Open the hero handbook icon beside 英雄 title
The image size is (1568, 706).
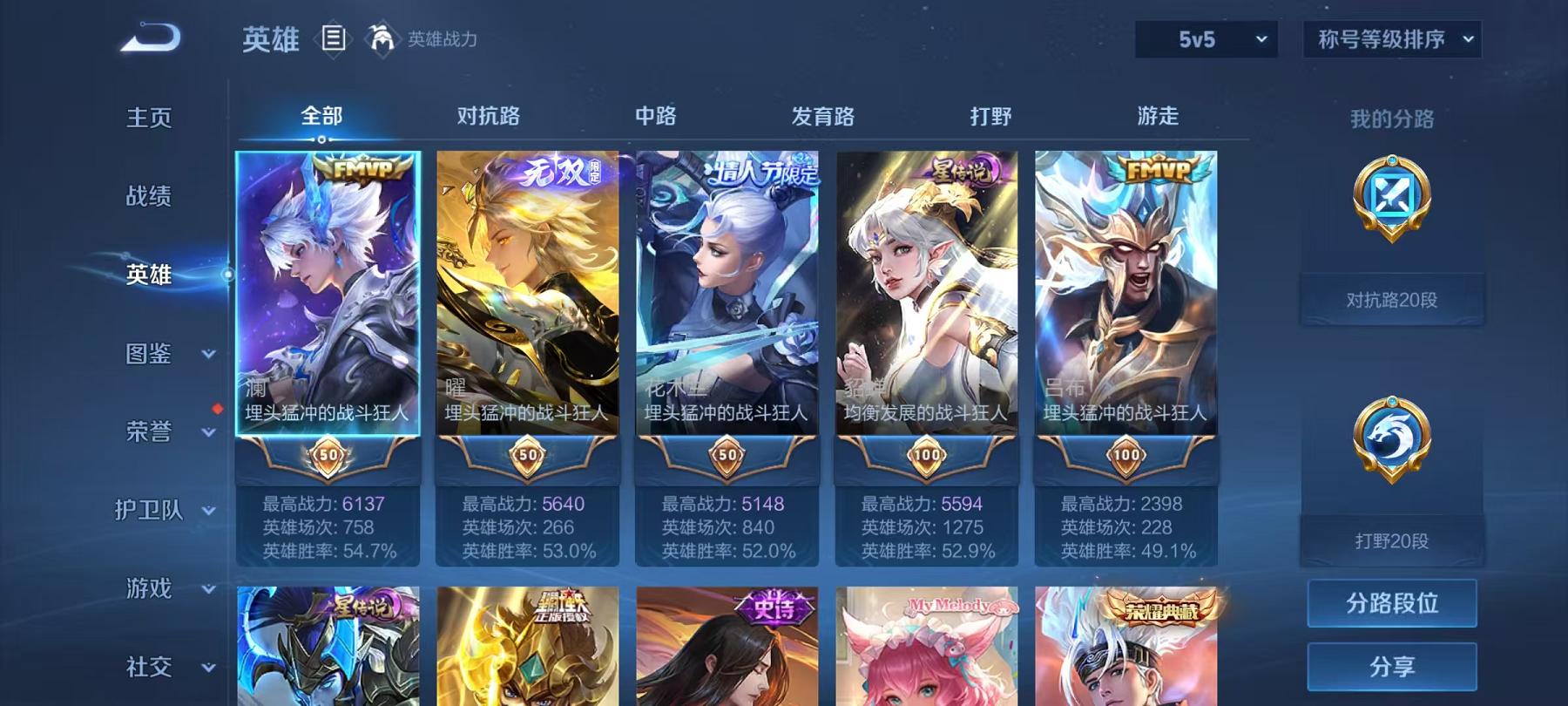pos(334,37)
